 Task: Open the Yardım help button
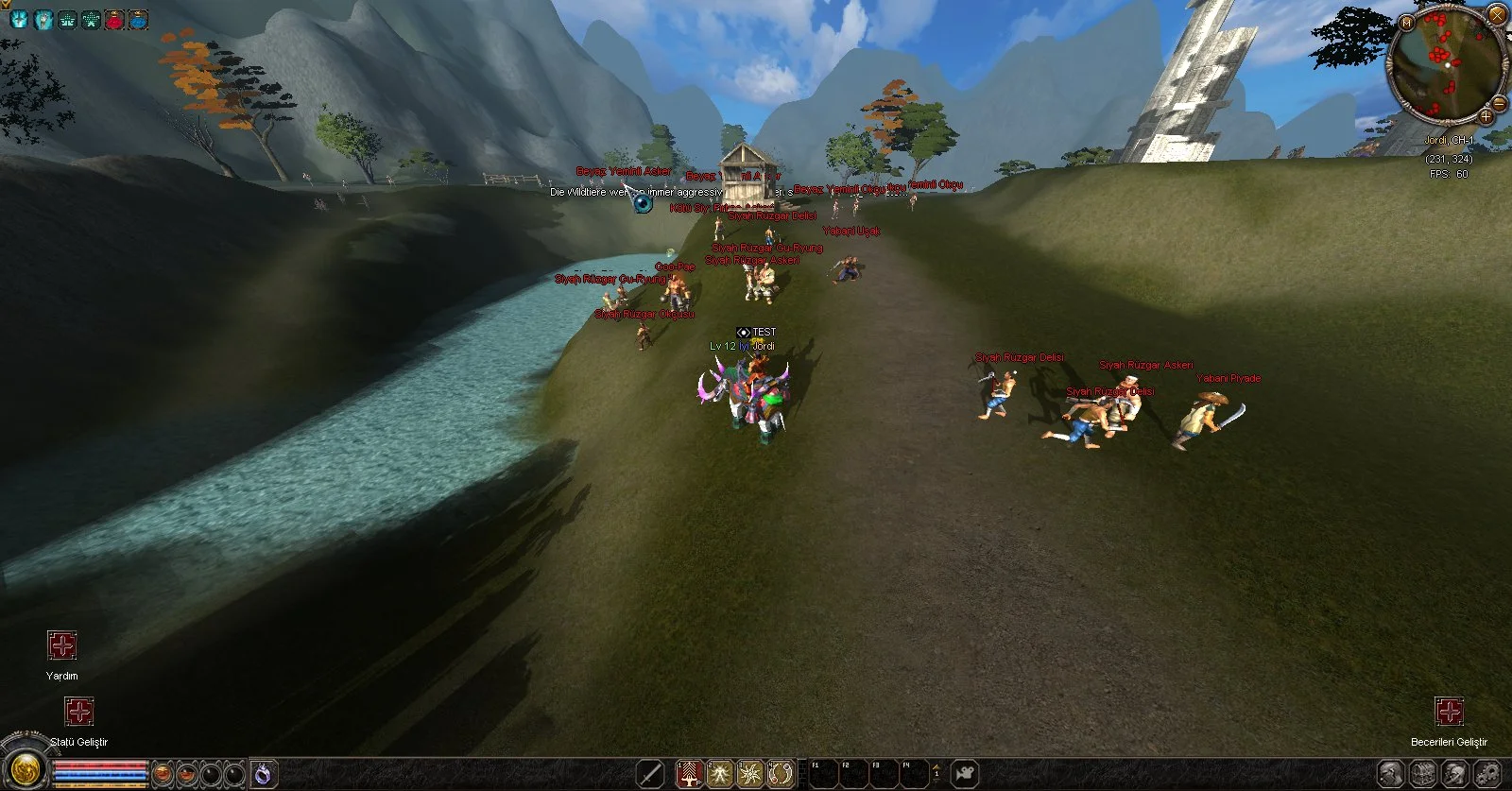point(62,646)
